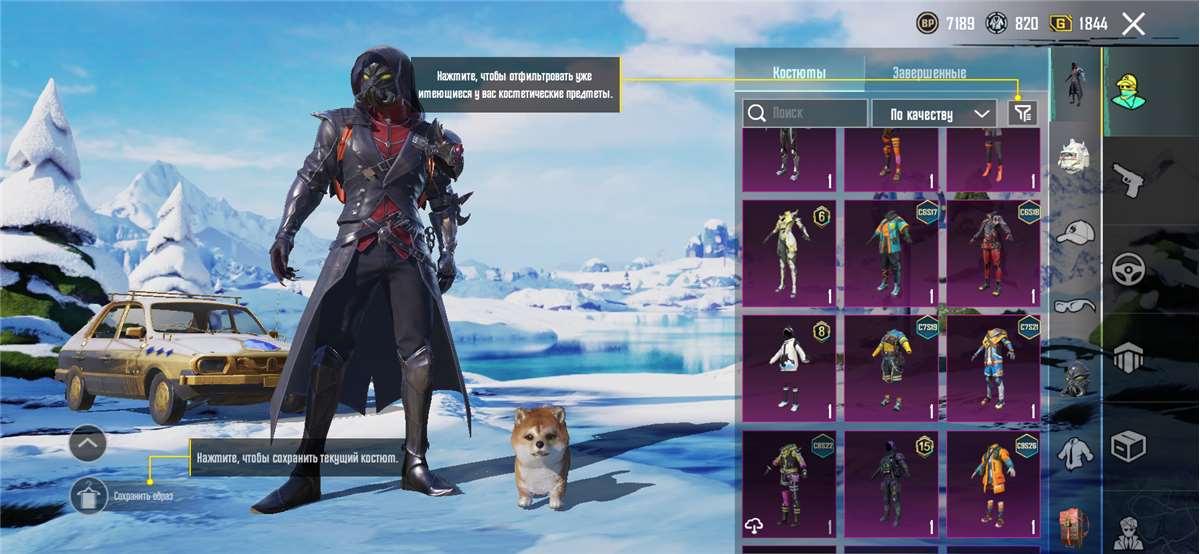Toggle the owned-items filter funnel icon
Image resolution: width=1200 pixels, height=554 pixels.
[x=1023, y=113]
